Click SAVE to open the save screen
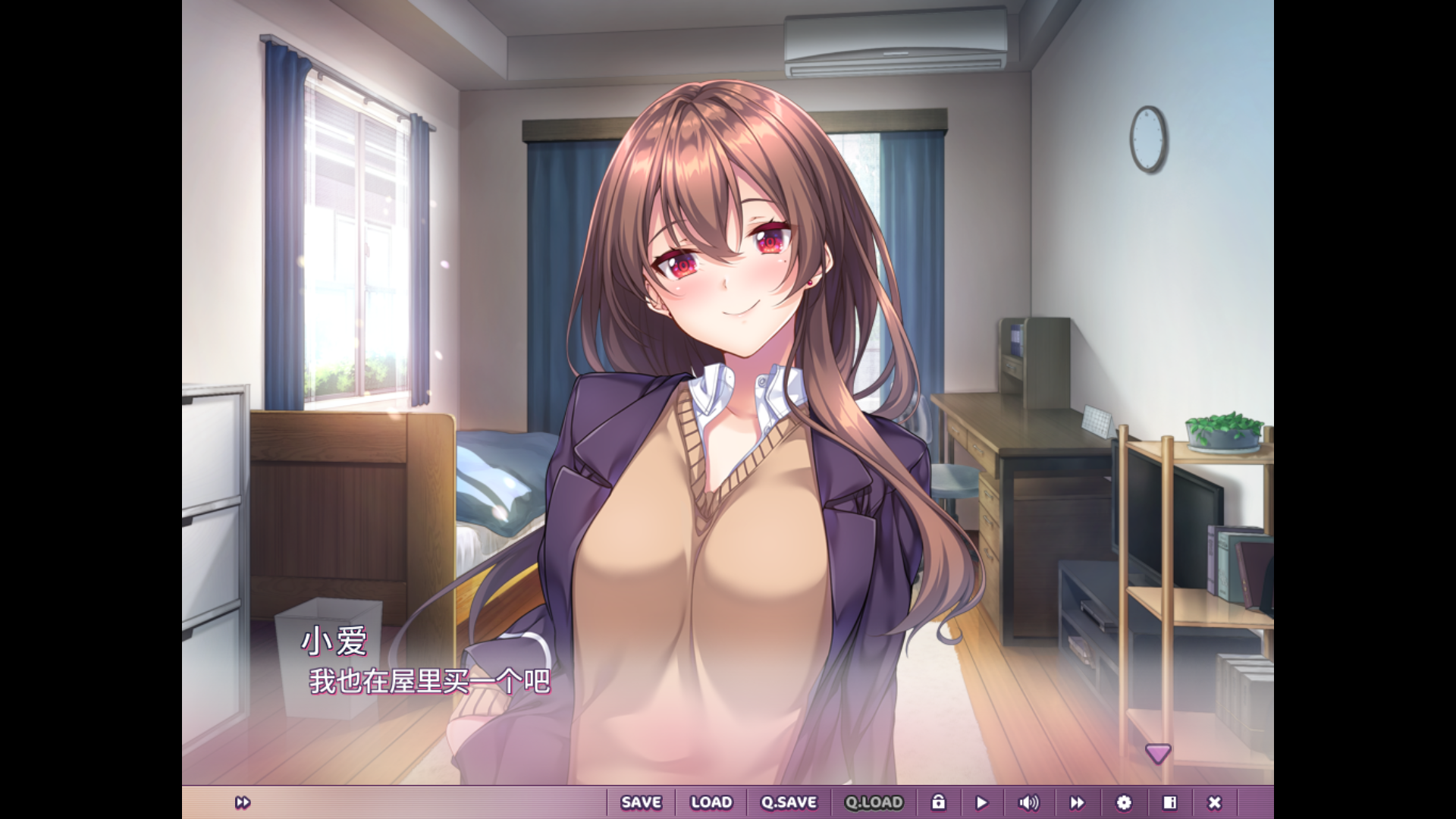 (641, 802)
